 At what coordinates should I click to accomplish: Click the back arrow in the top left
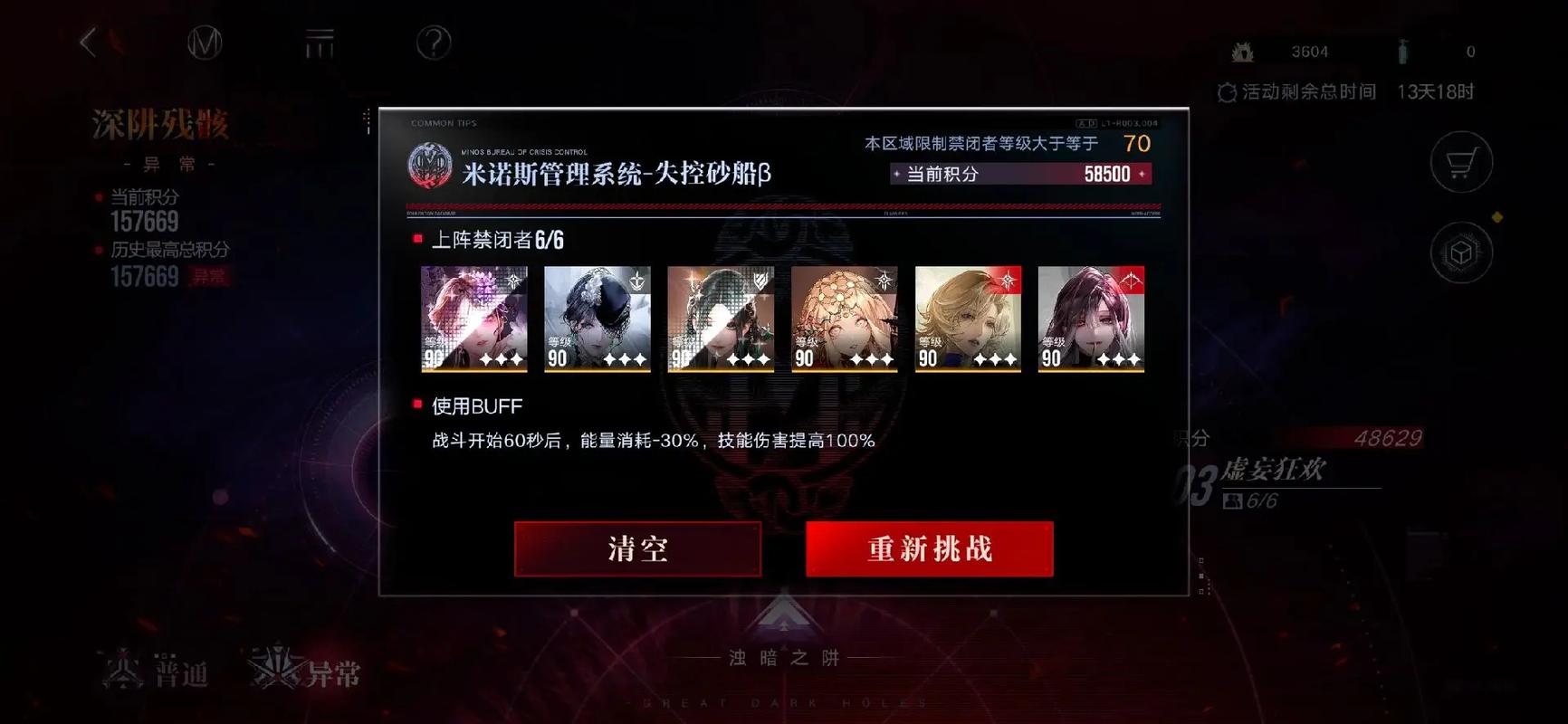click(87, 43)
